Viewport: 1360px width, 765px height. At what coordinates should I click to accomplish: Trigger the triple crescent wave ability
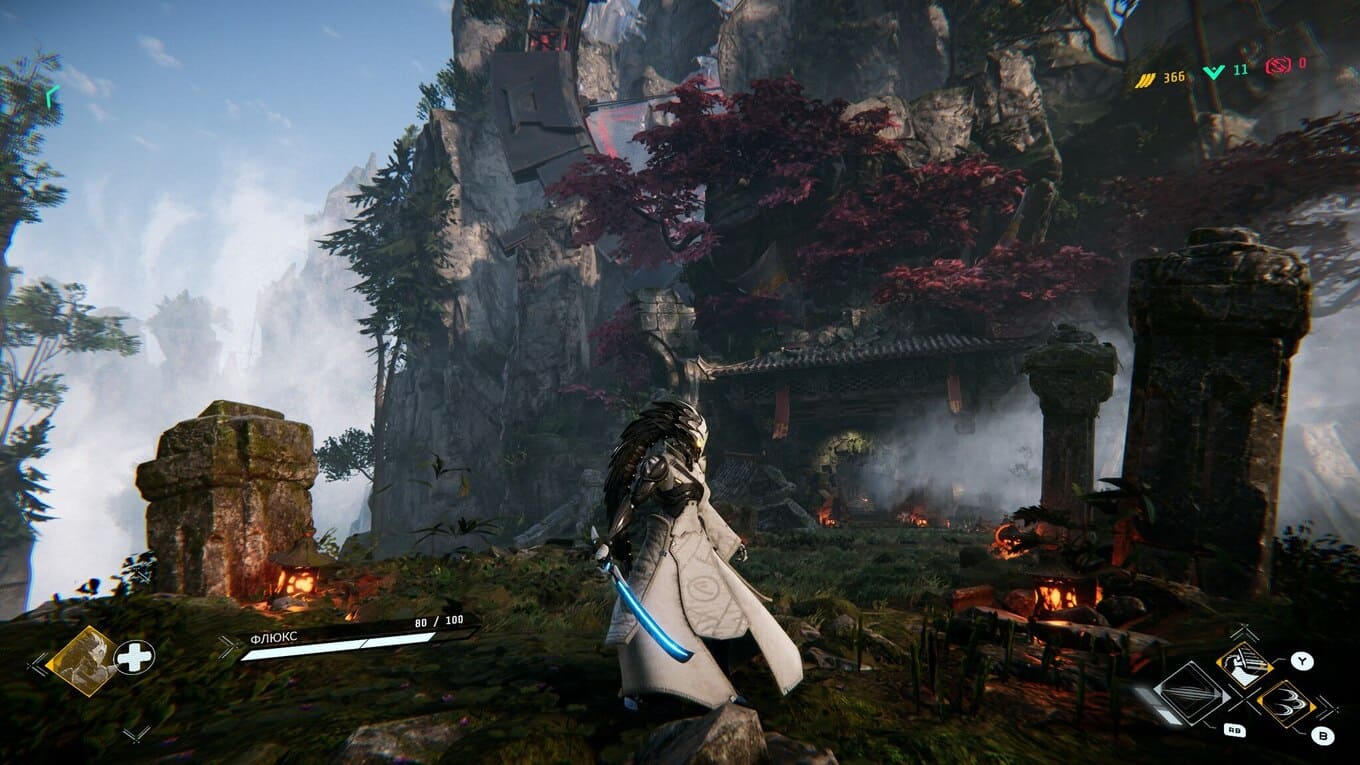point(1285,702)
